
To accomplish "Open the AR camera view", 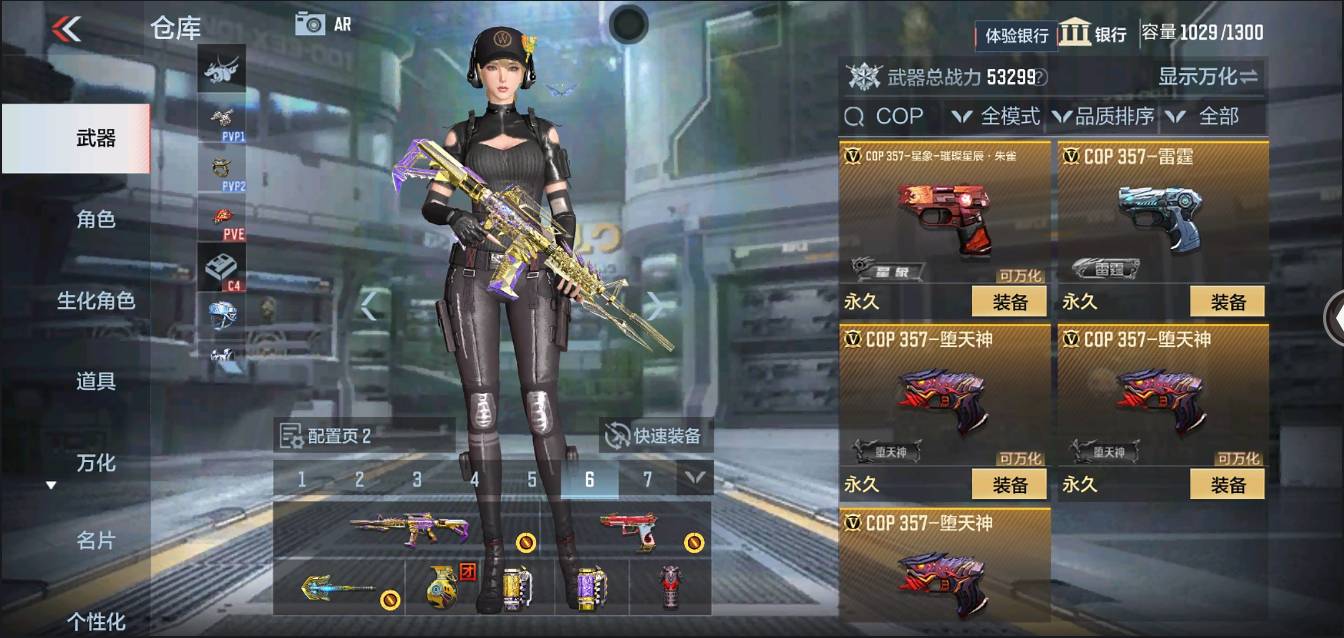I will pyautogui.click(x=323, y=24).
